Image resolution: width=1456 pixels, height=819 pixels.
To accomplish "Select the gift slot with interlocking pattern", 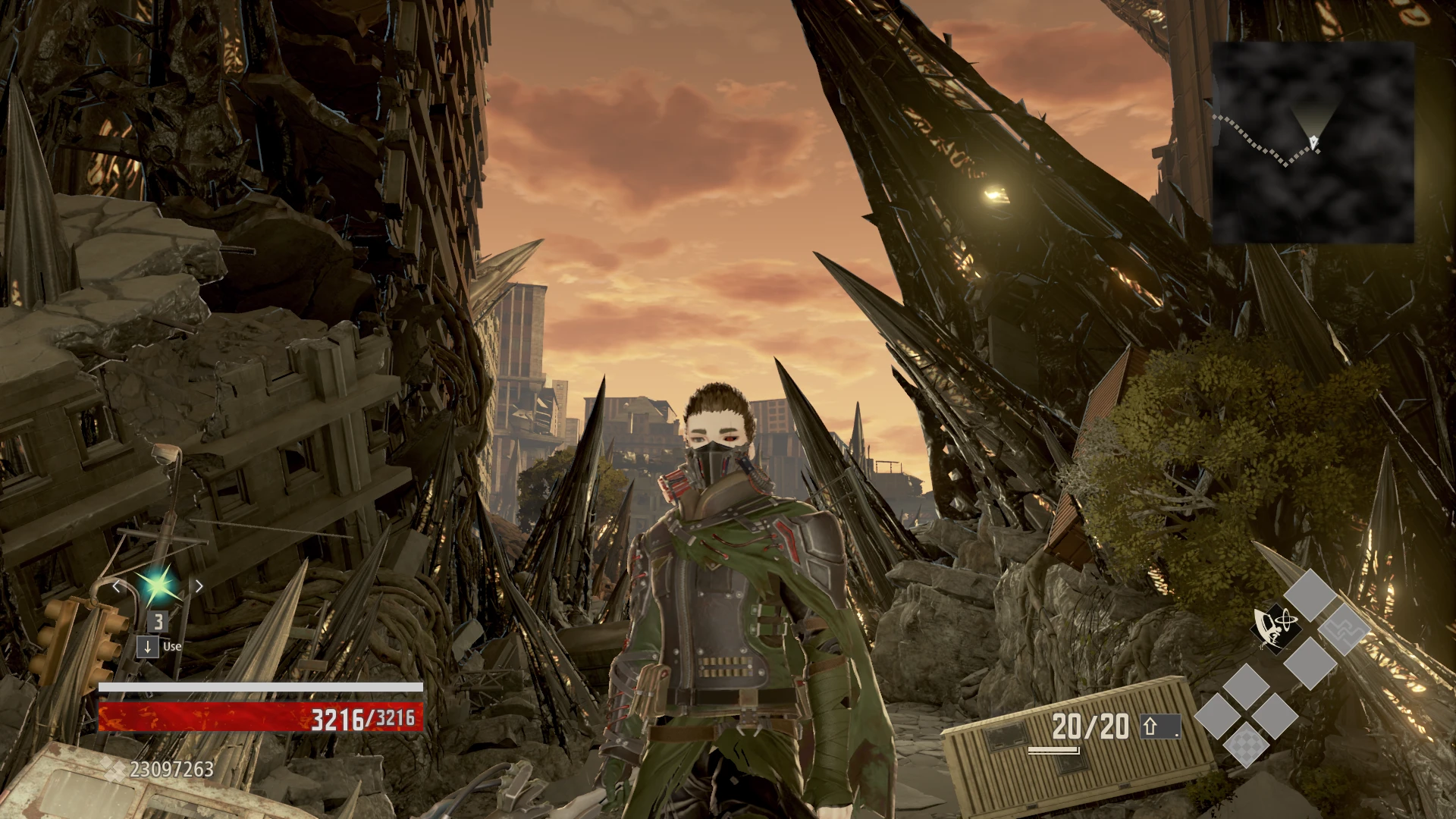I will (1343, 629).
